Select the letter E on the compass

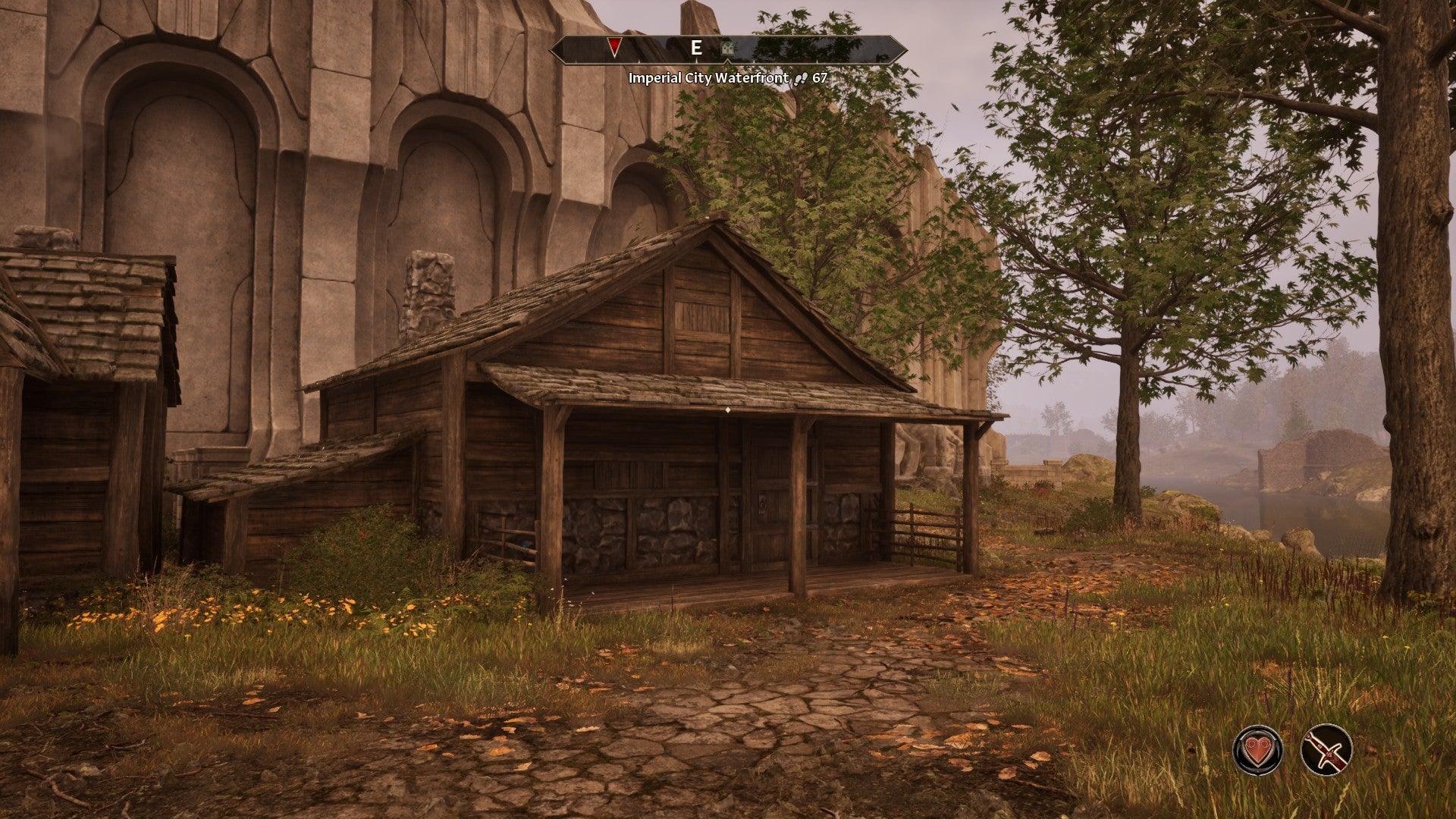point(698,48)
